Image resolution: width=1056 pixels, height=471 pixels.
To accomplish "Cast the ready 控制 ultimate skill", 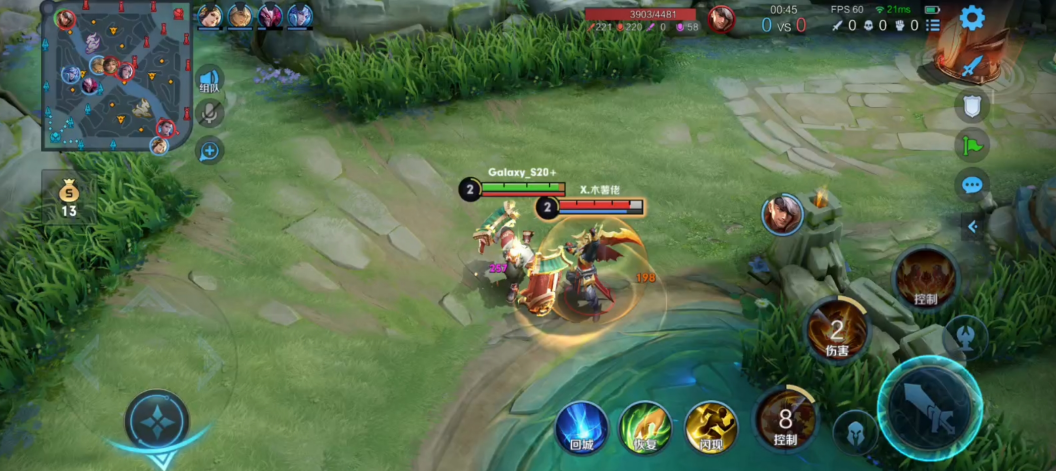I will 925,277.
